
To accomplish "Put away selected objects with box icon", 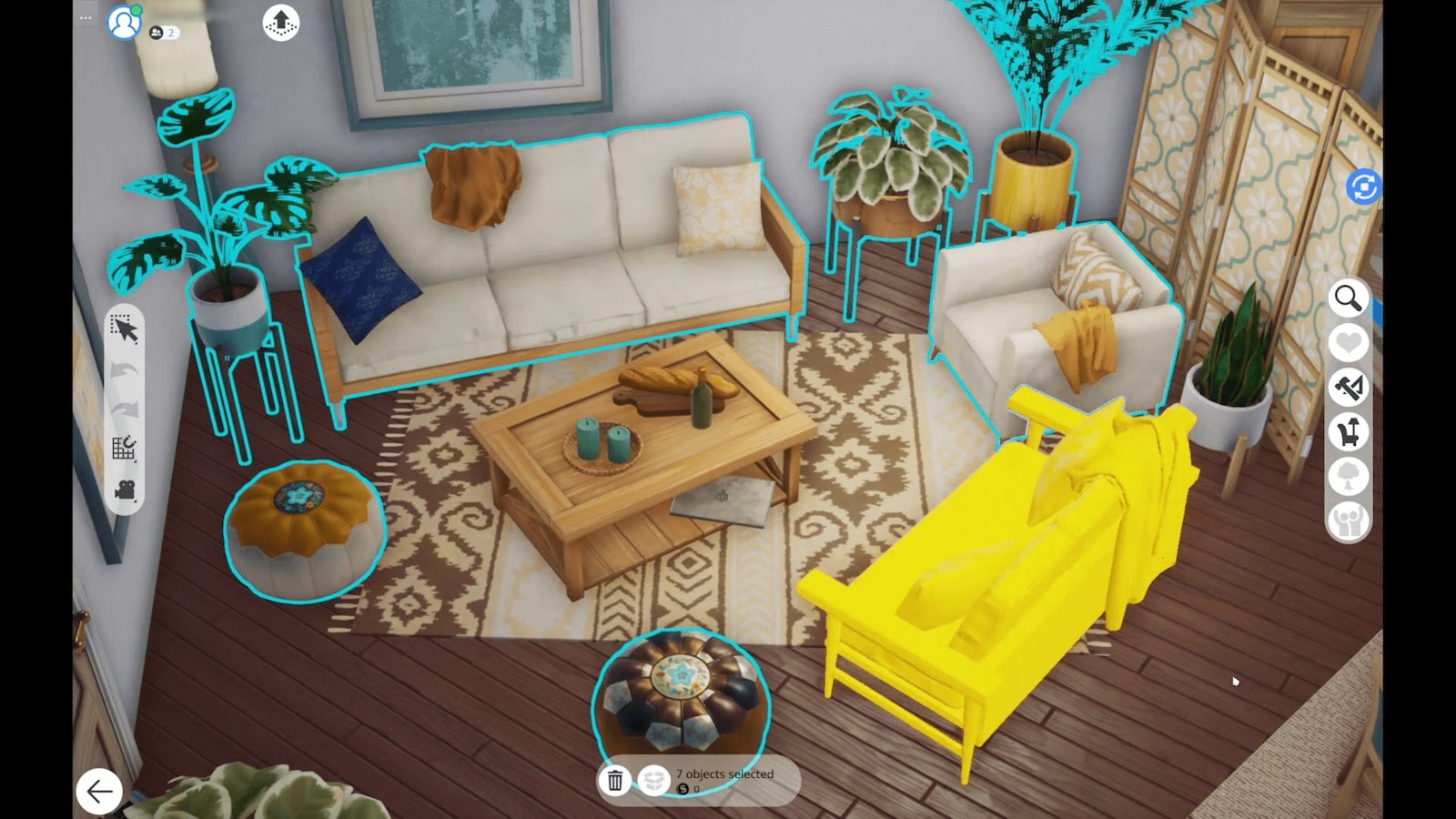I will point(653,780).
